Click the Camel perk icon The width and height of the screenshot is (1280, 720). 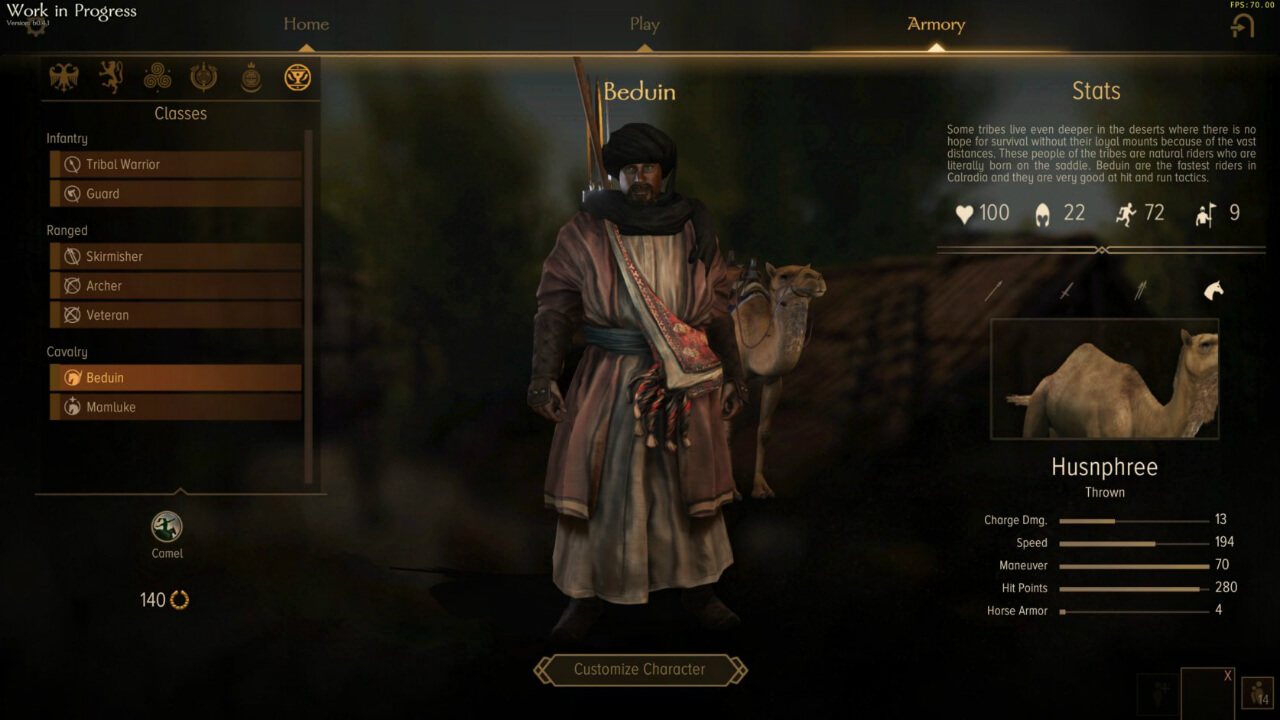166,524
